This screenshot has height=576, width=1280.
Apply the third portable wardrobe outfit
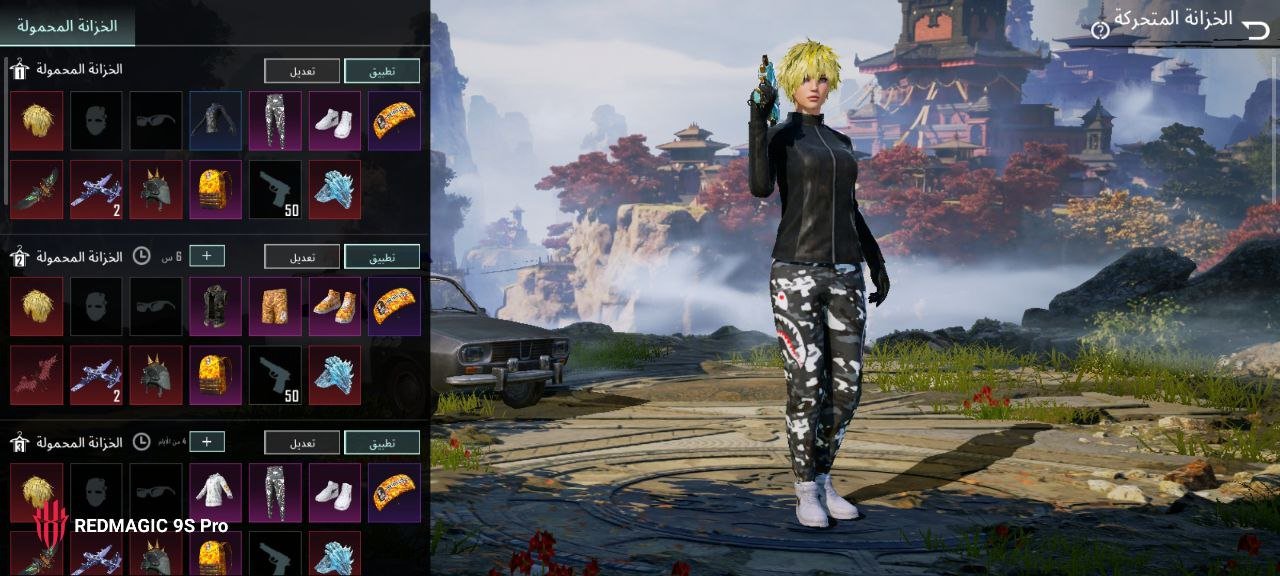pos(382,443)
